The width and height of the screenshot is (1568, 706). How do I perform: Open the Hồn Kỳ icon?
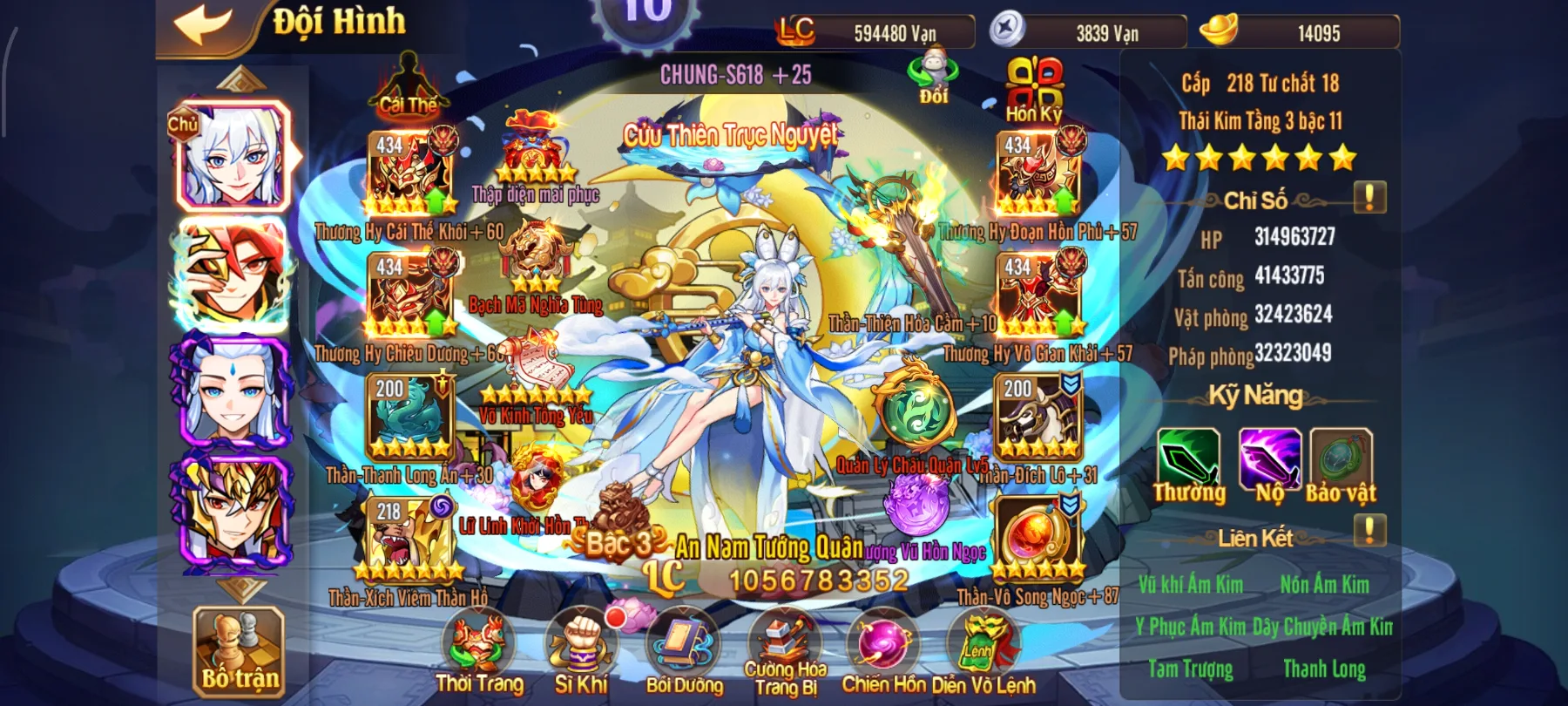click(1034, 87)
